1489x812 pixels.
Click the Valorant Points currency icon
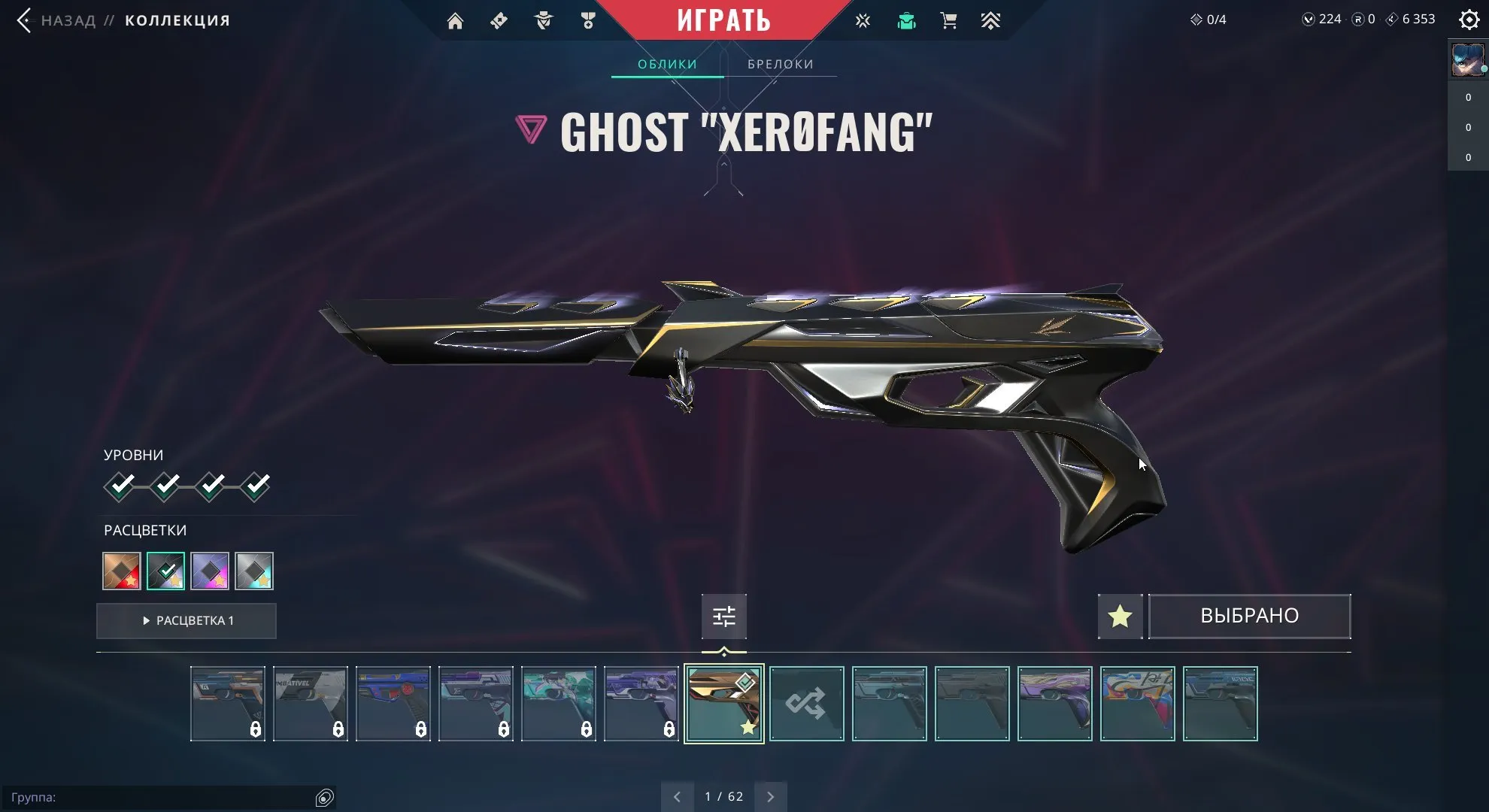[1309, 19]
